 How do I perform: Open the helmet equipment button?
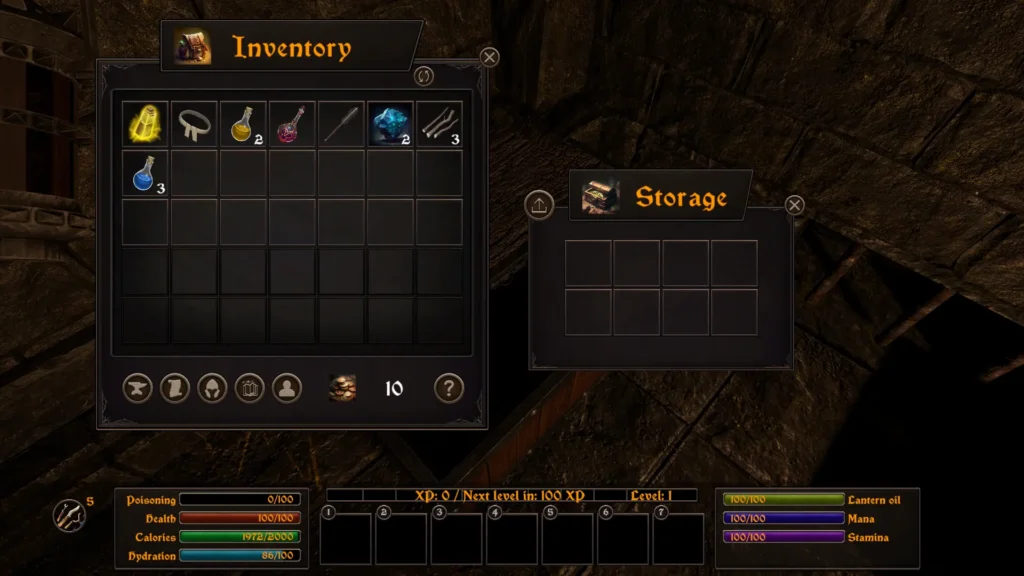click(212, 388)
